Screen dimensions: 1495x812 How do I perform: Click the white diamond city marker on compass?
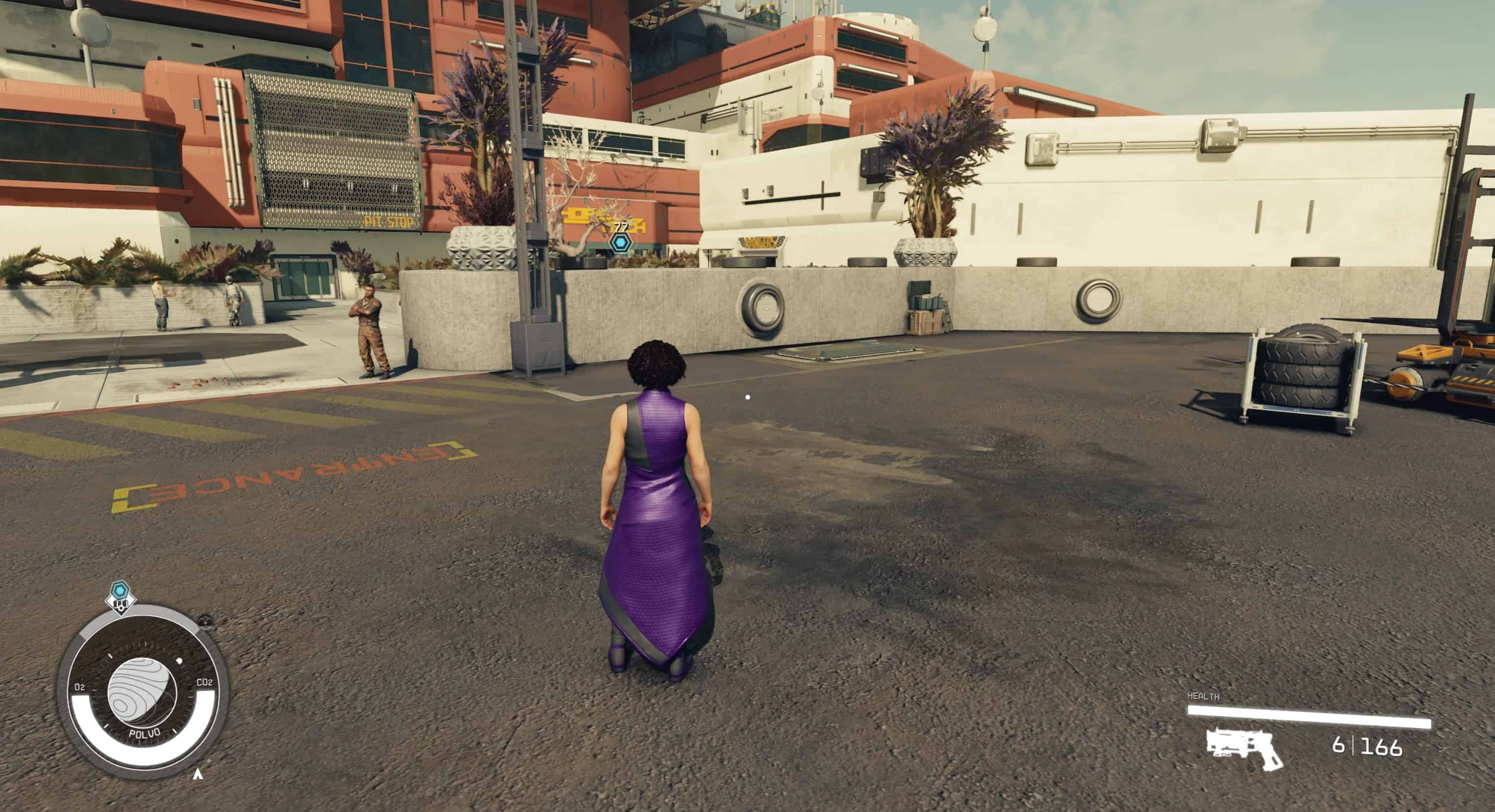(x=121, y=604)
